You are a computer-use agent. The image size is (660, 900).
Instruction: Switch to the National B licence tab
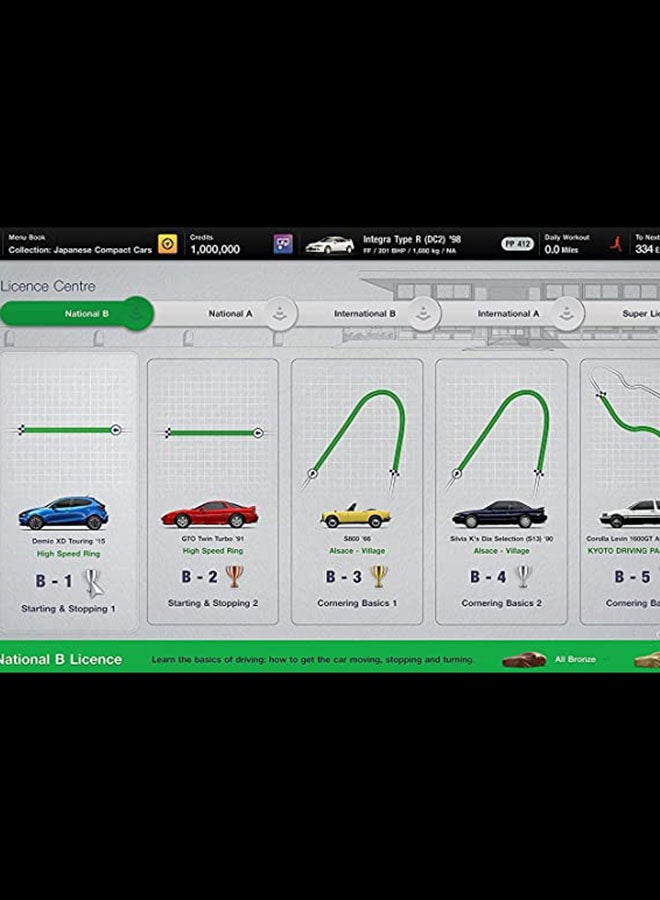pyautogui.click(x=80, y=314)
